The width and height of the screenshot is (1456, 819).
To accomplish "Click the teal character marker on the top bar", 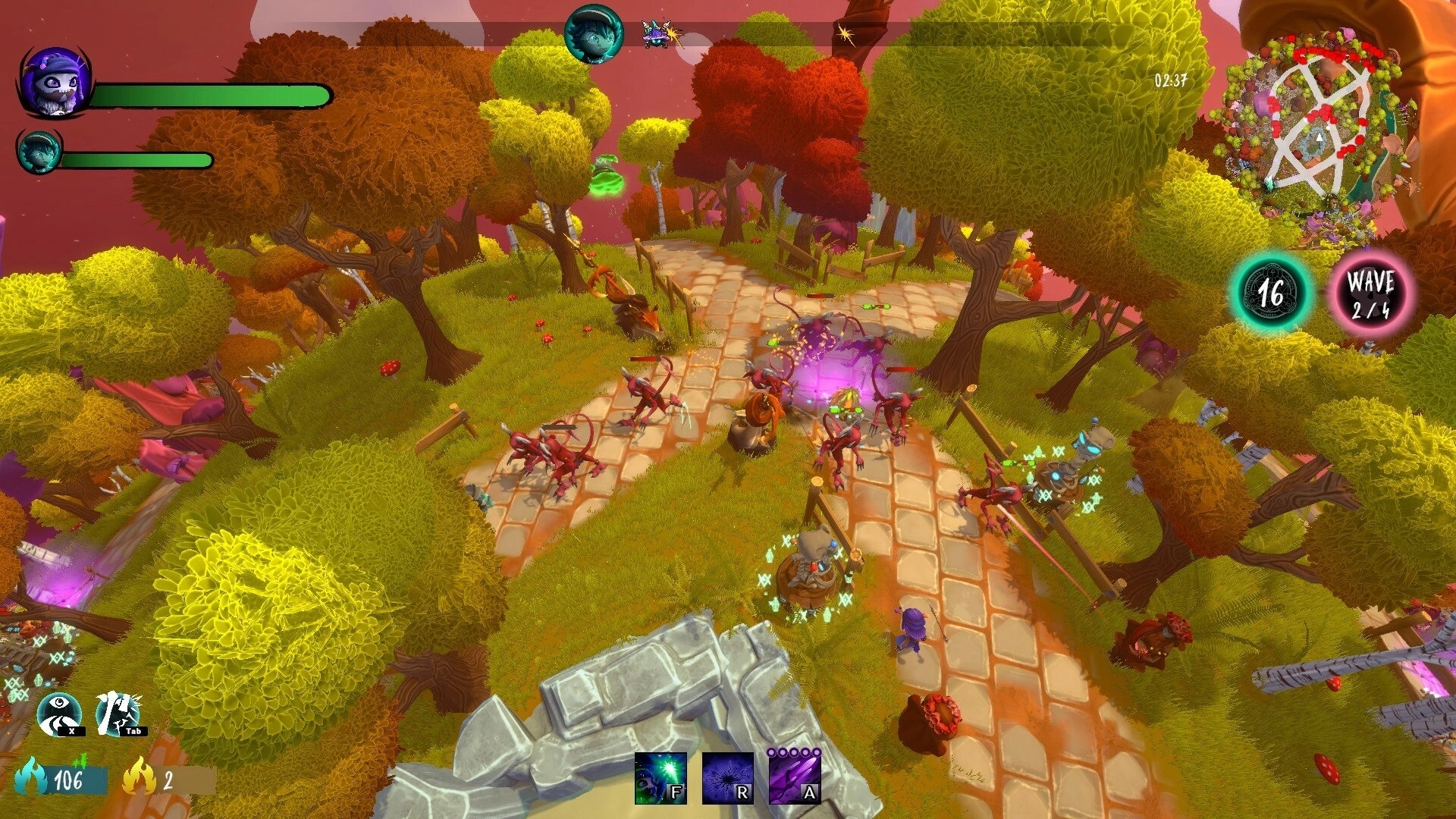I will pos(594,35).
